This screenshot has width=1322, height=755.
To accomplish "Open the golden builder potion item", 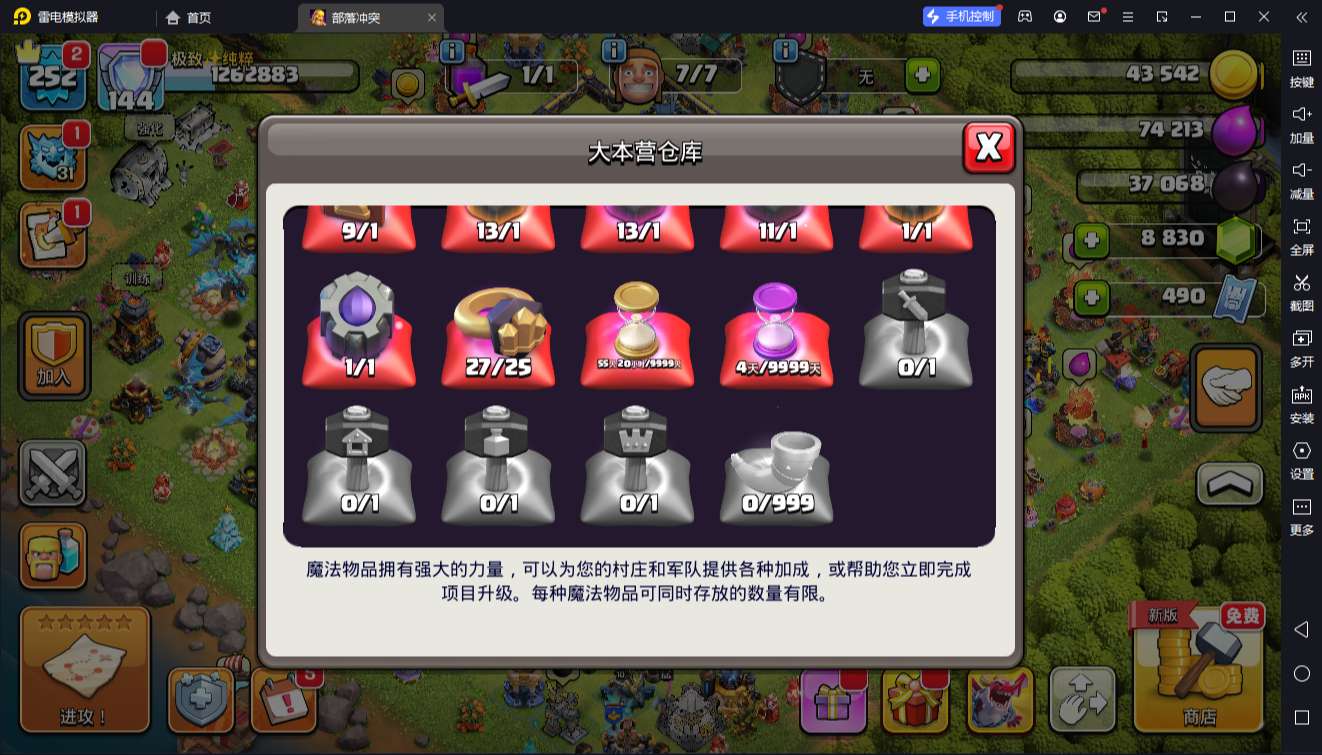I will point(637,330).
